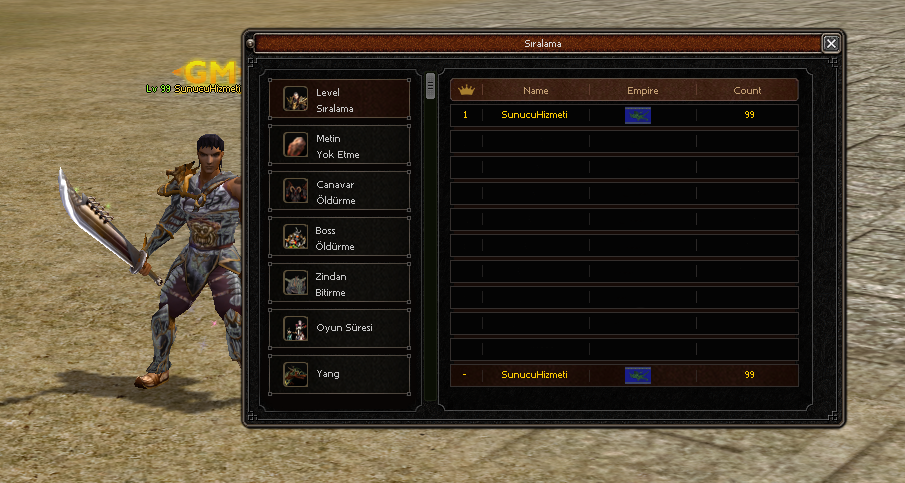Select the Level Sıralama category
This screenshot has width=905, height=483.
point(339,100)
